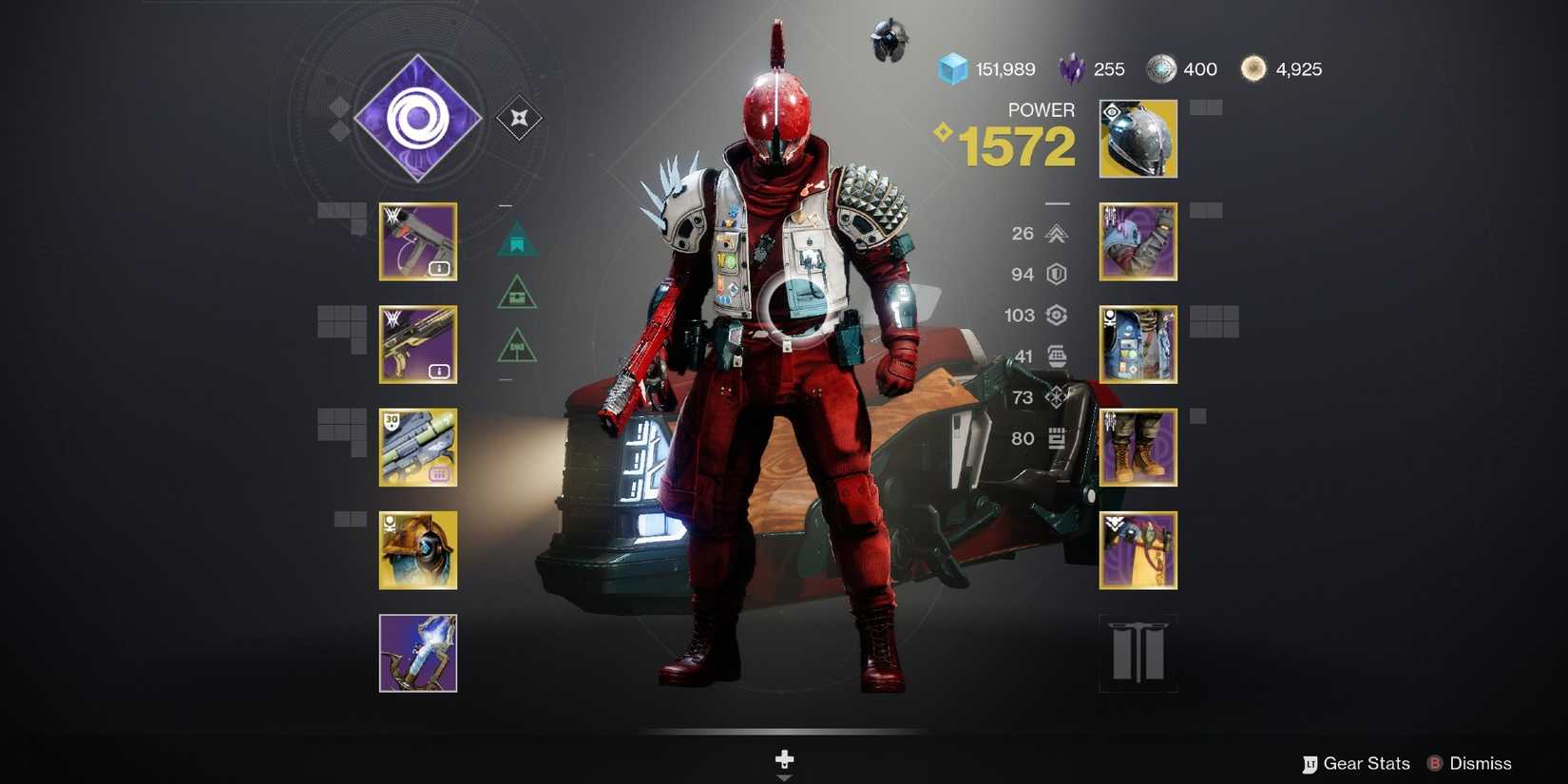The height and width of the screenshot is (784, 1568).
Task: Open the equipped kinetic sidearm slot
Action: click(x=418, y=243)
